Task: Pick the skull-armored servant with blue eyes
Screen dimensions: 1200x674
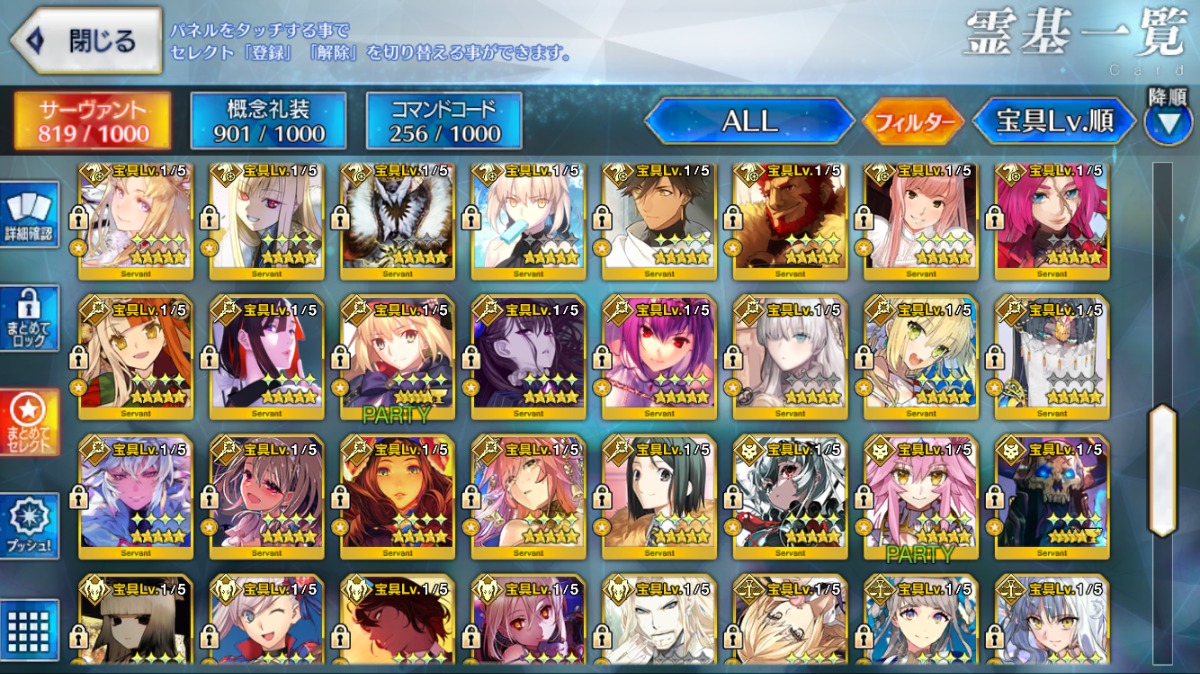Action: coord(1052,497)
